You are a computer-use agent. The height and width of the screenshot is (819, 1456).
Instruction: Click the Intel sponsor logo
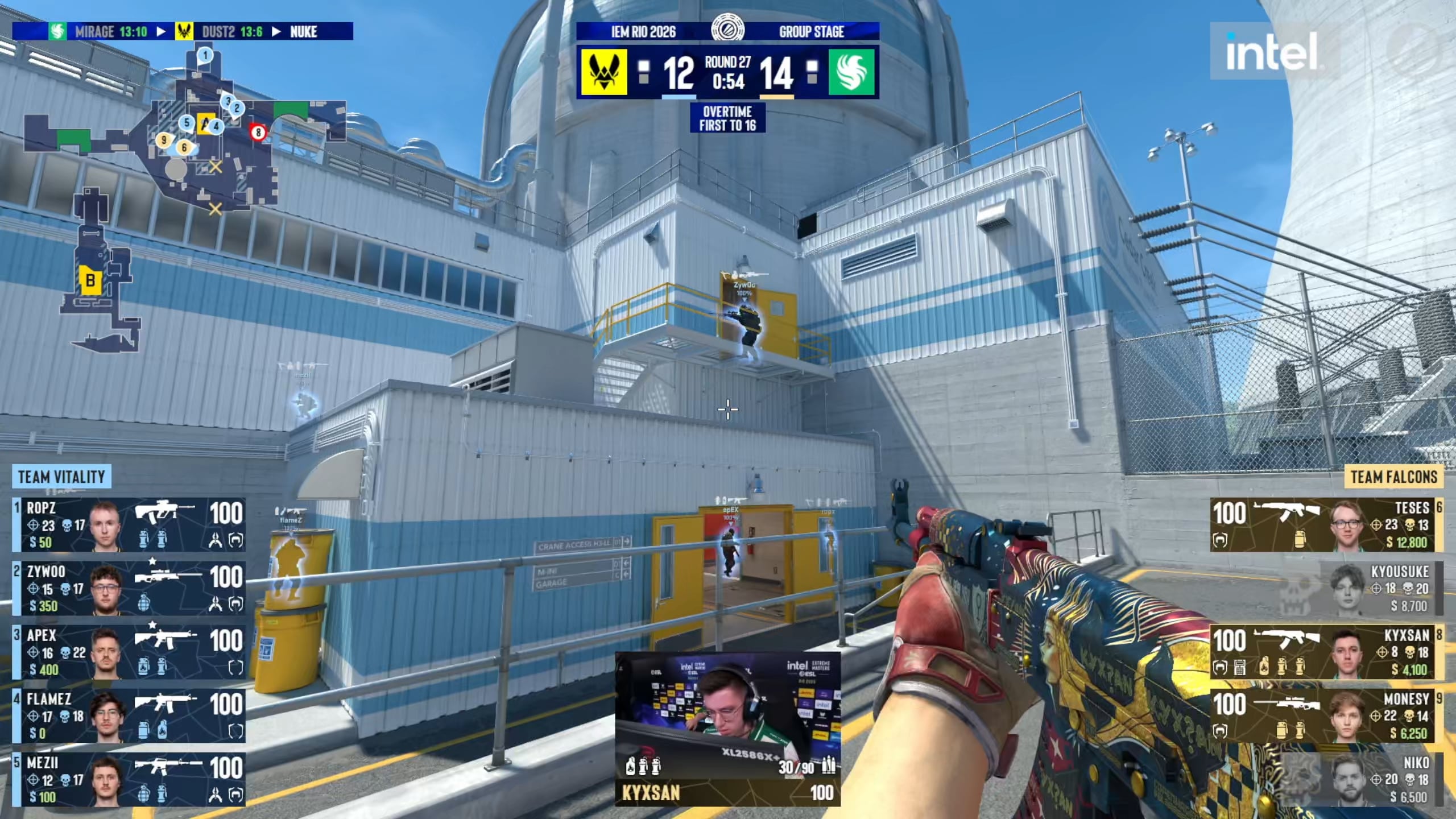[1273, 51]
